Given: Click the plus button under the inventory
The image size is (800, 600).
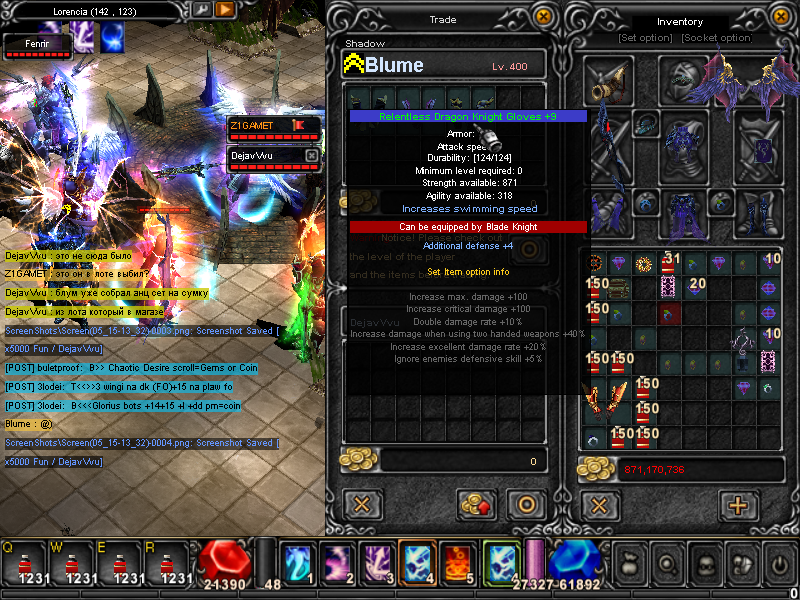Looking at the screenshot, I should tap(738, 504).
